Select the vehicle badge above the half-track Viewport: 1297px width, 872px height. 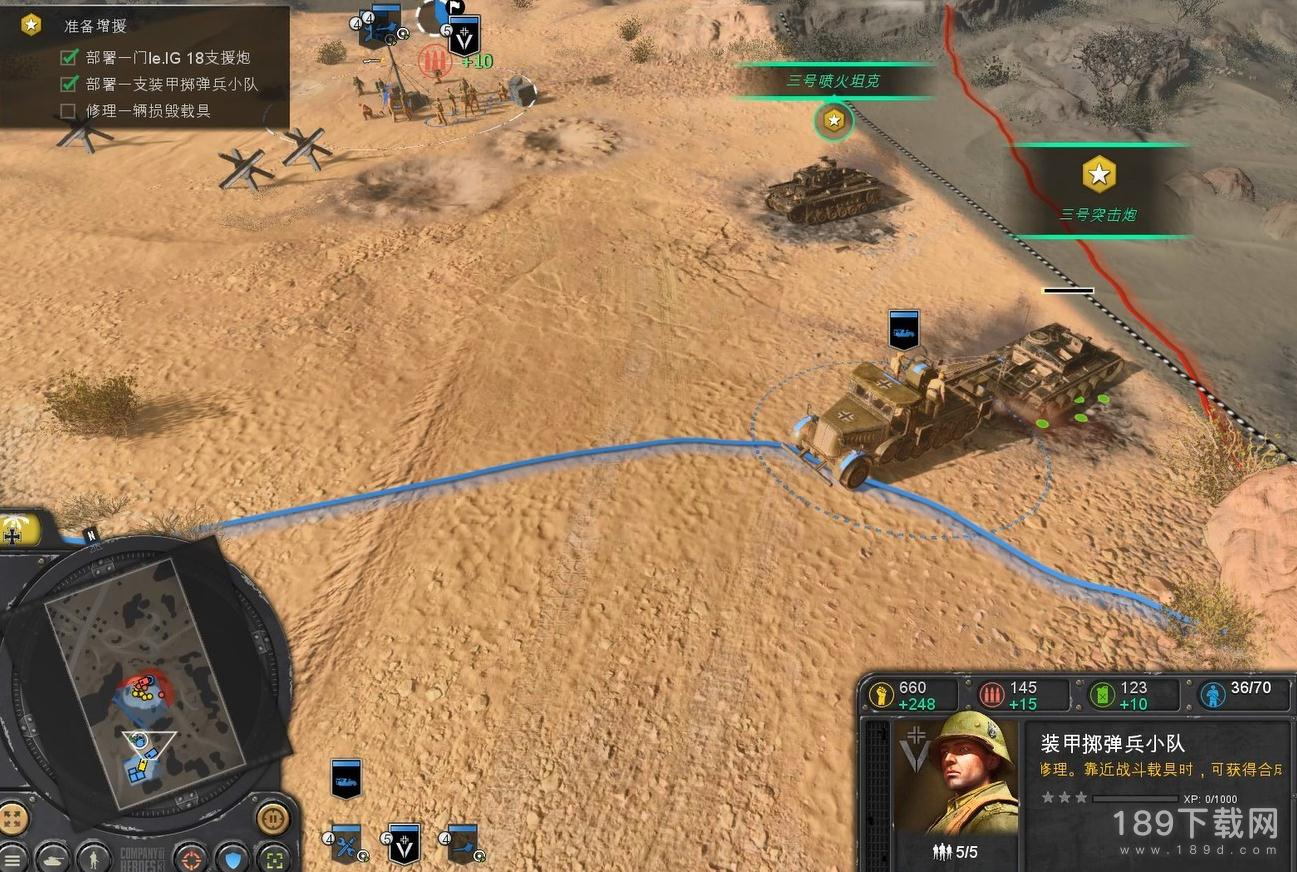903,329
